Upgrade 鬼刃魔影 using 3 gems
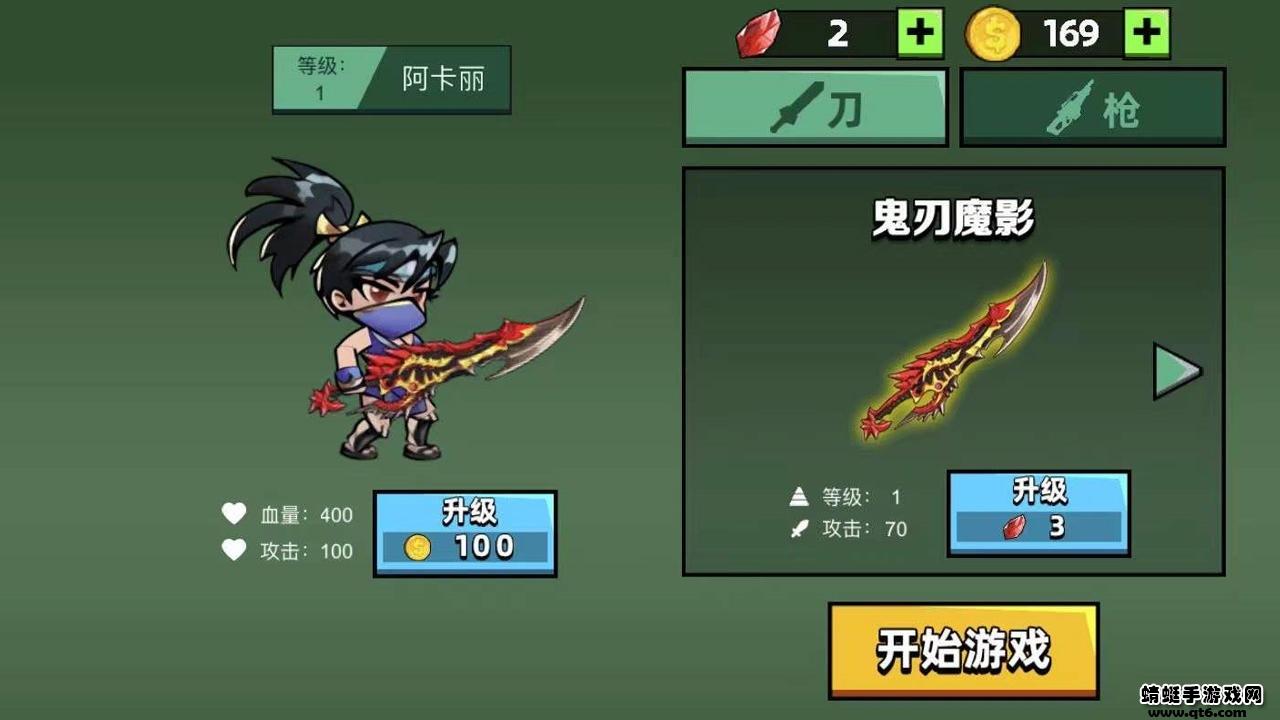The width and height of the screenshot is (1280, 720). 1040,515
